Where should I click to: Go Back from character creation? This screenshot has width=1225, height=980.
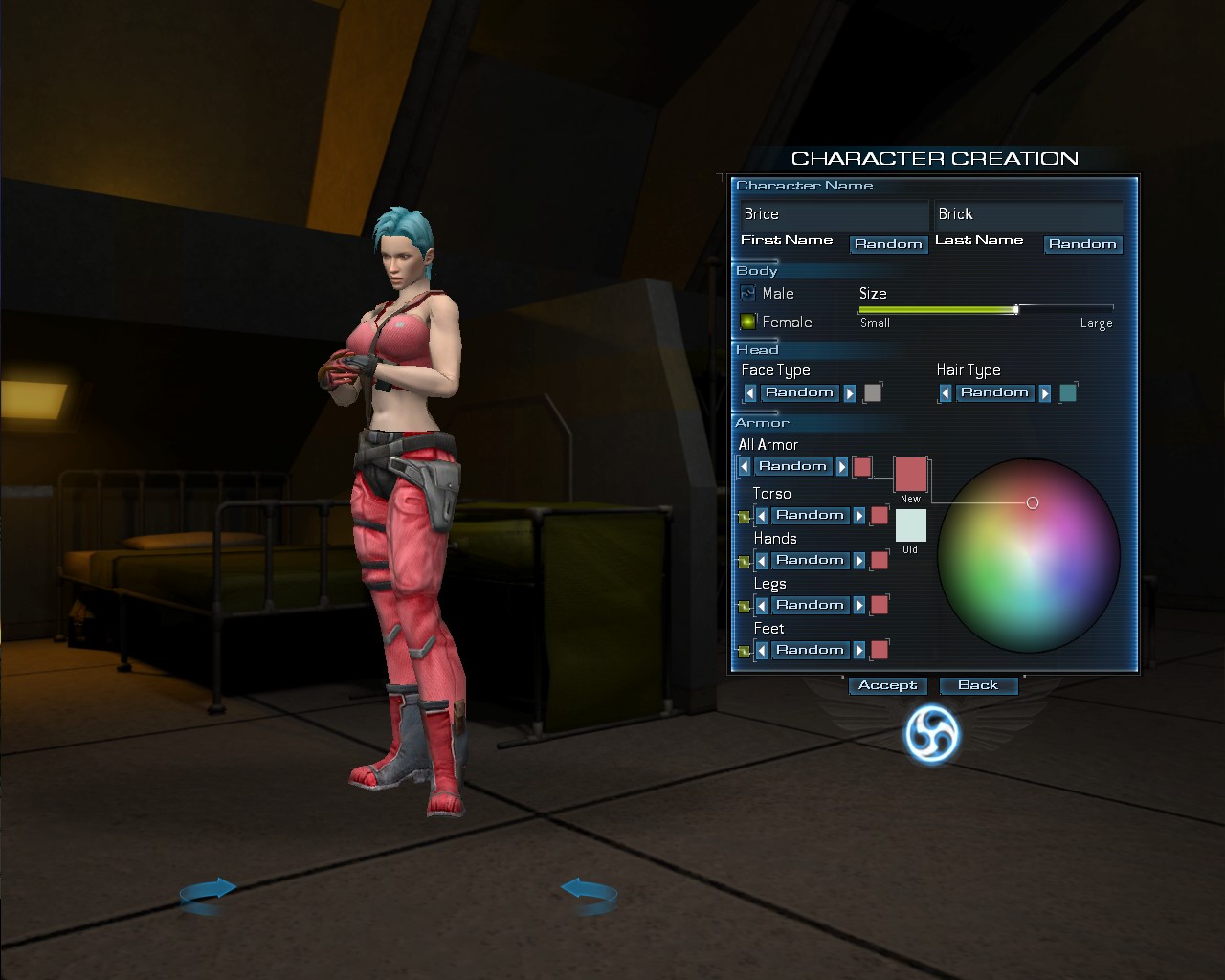point(978,685)
